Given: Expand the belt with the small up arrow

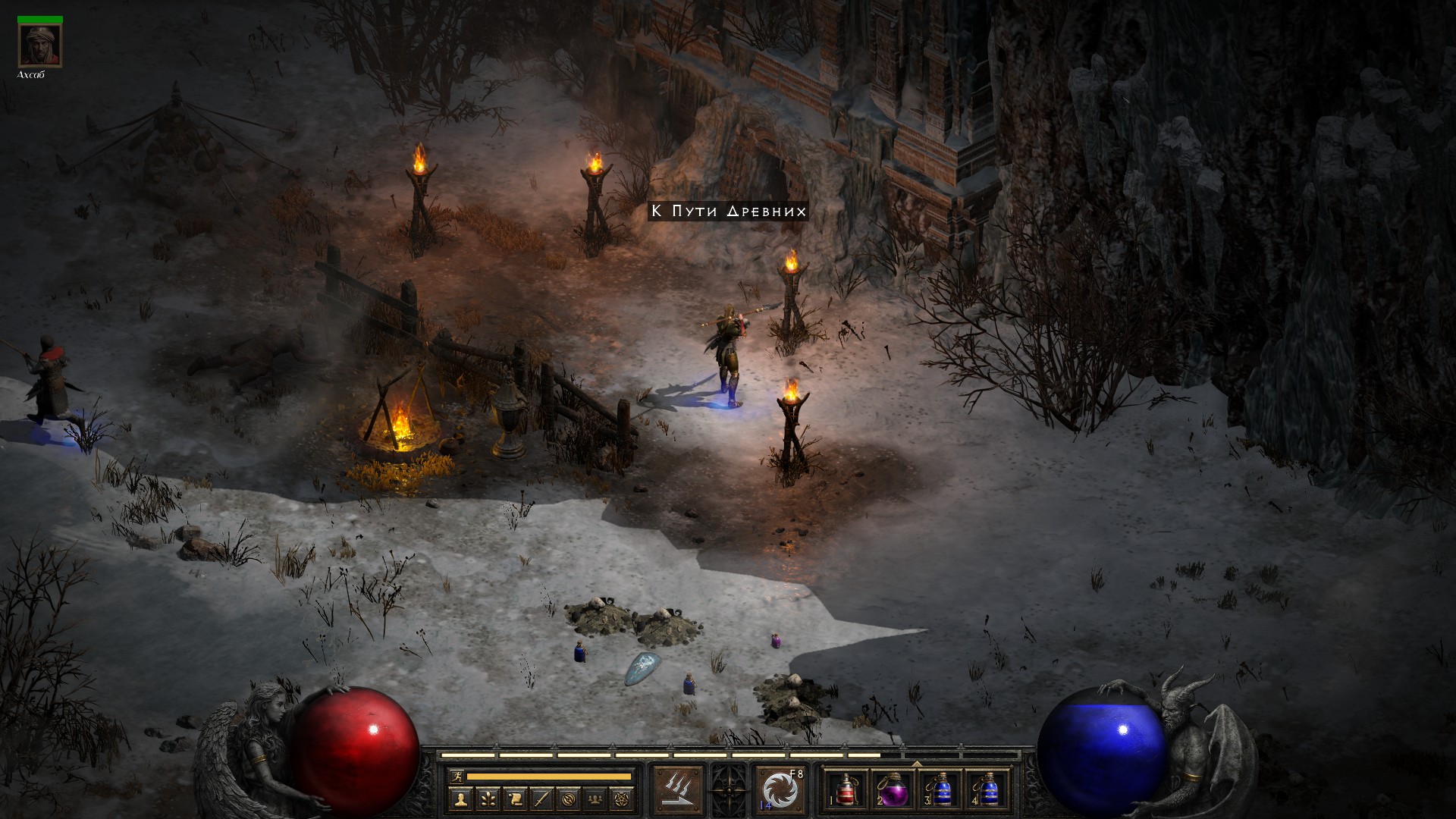Looking at the screenshot, I should [x=916, y=764].
